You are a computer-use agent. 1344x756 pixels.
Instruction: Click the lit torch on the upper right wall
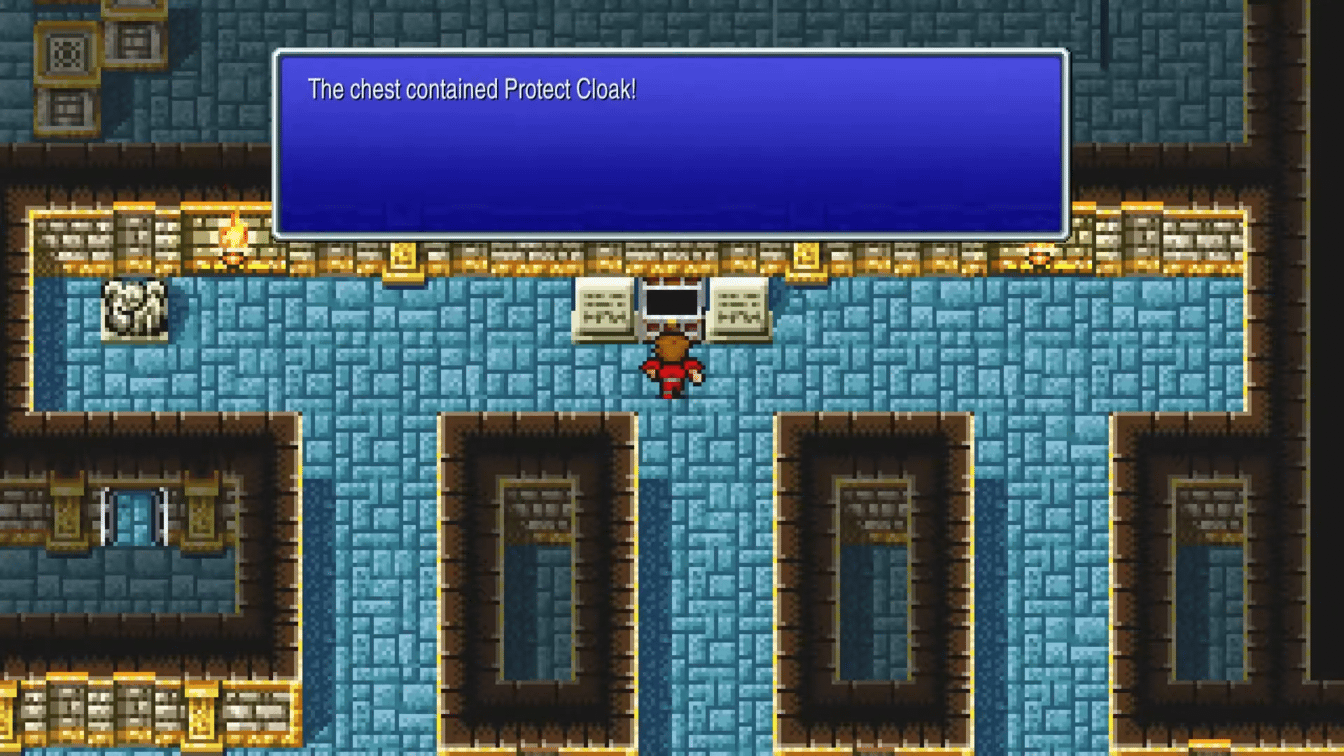pyautogui.click(x=1040, y=256)
